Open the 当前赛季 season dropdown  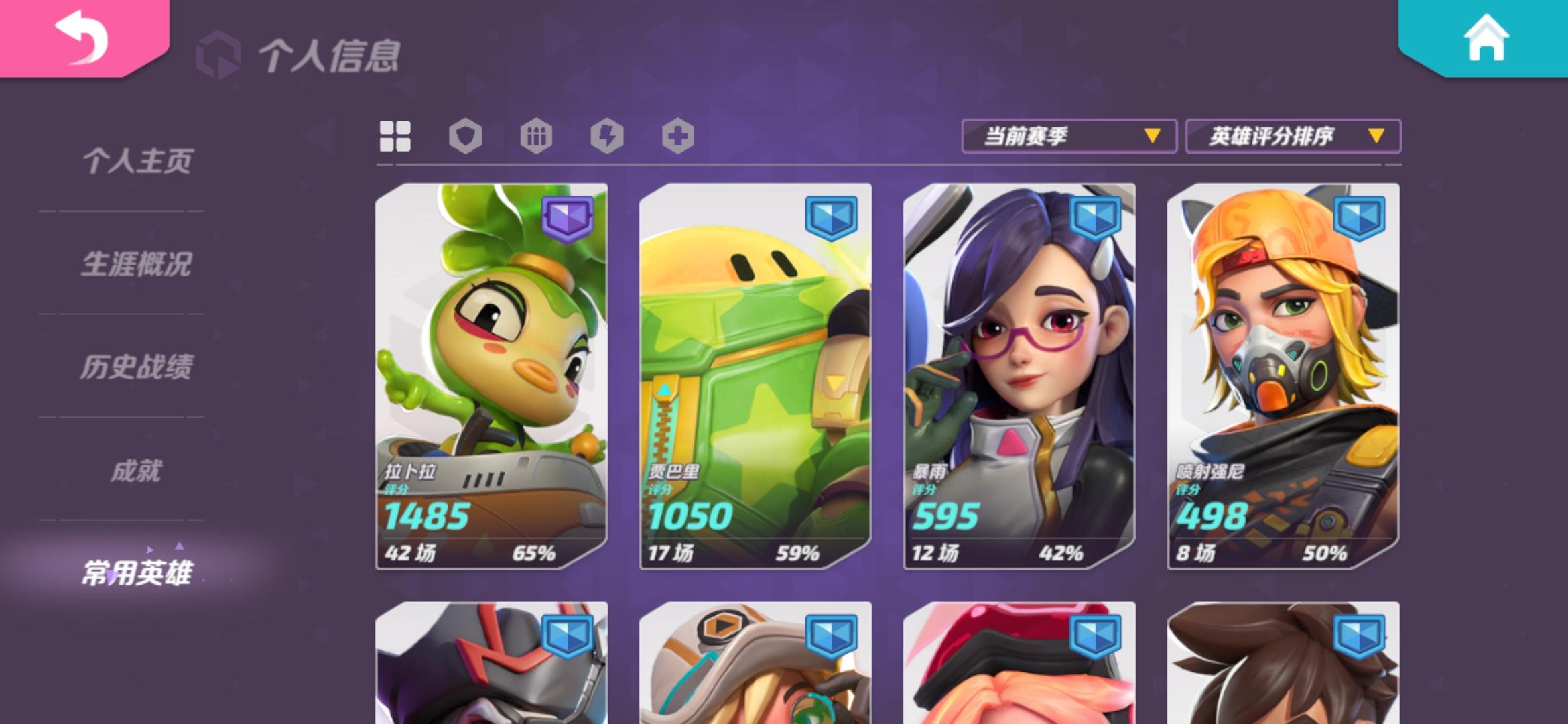[x=1068, y=136]
